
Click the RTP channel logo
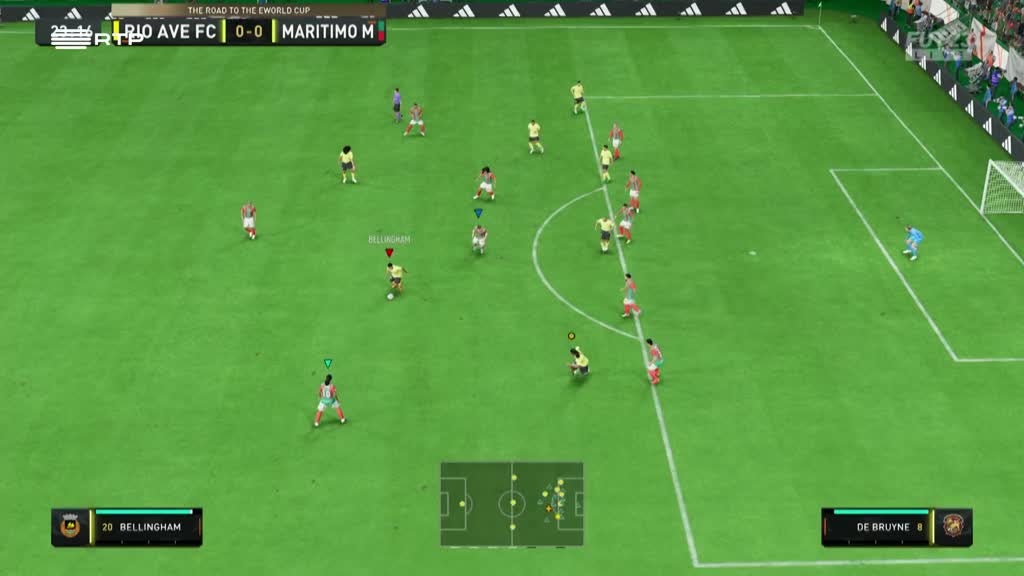(x=82, y=37)
